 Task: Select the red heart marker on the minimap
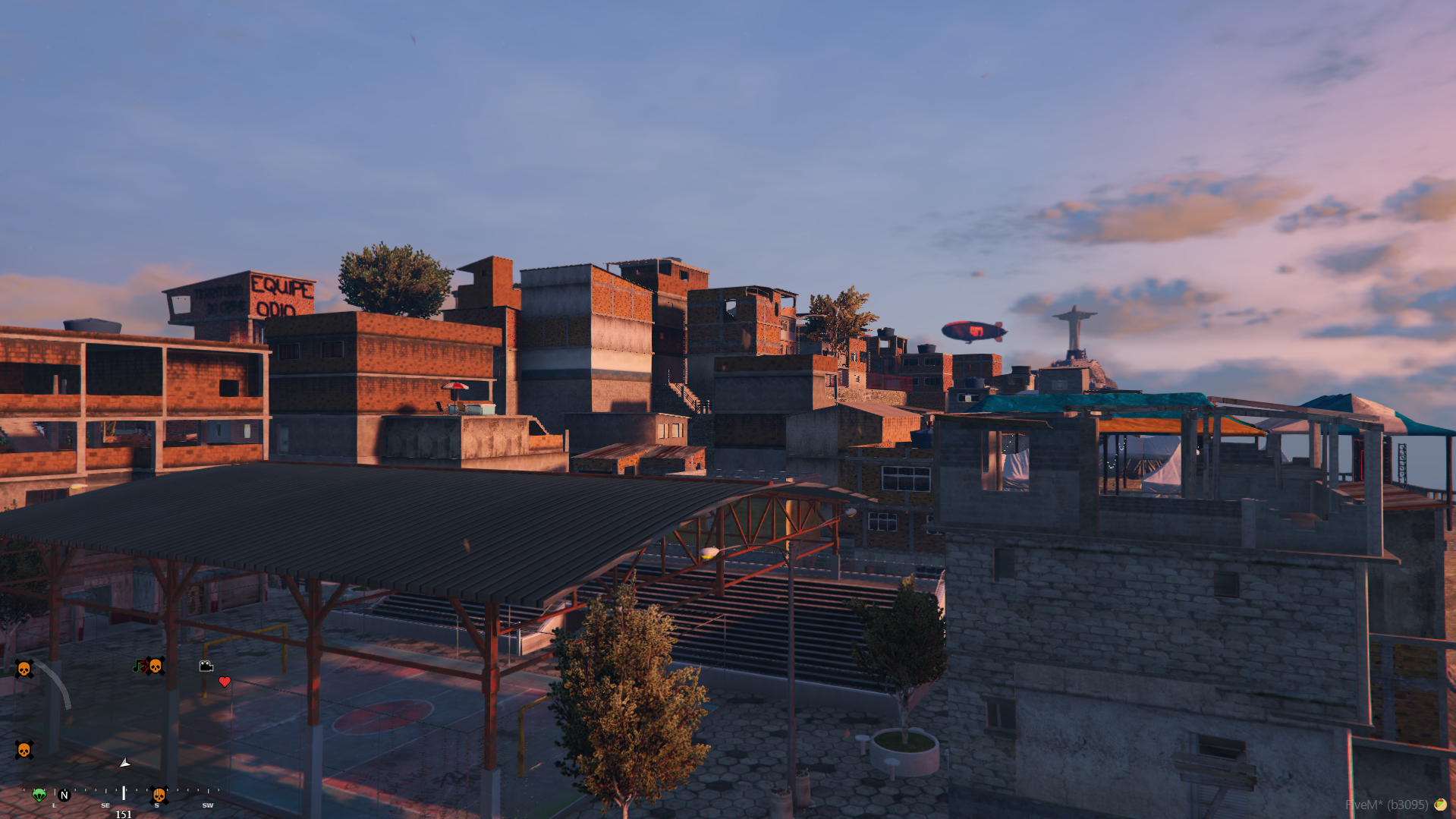[225, 682]
